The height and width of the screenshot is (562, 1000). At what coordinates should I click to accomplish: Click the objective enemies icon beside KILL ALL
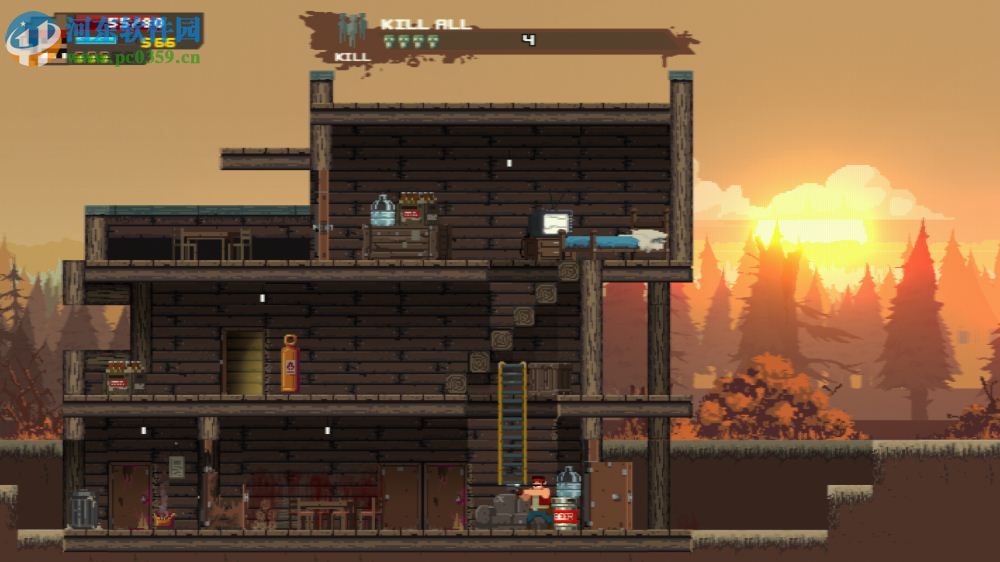[353, 29]
